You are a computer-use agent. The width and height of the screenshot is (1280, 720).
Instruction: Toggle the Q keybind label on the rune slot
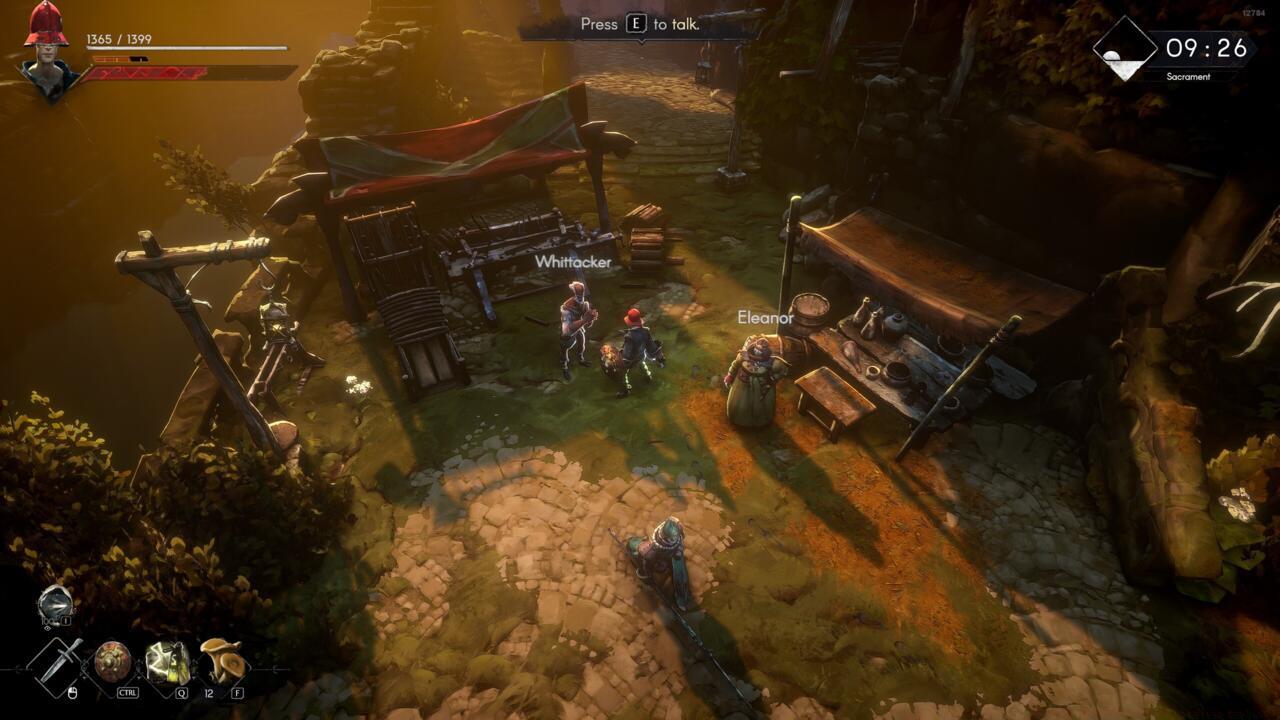coord(182,692)
